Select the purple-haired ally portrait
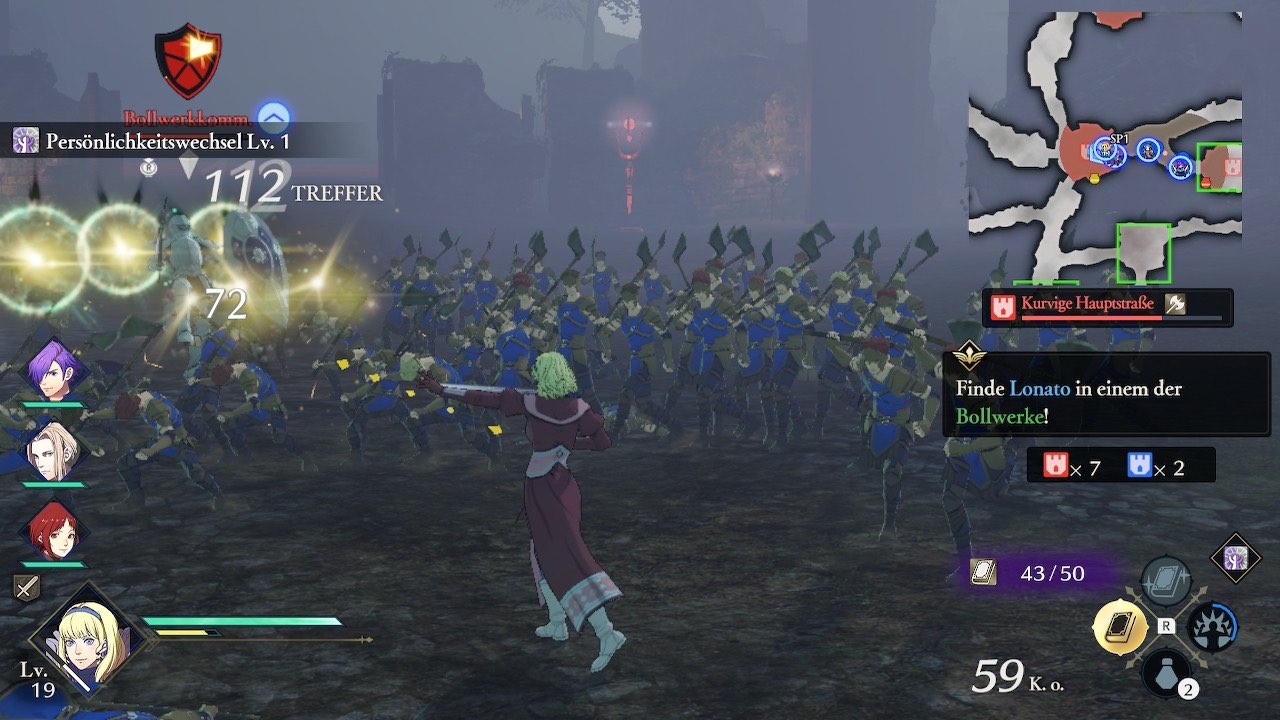The height and width of the screenshot is (720, 1280). tap(53, 368)
